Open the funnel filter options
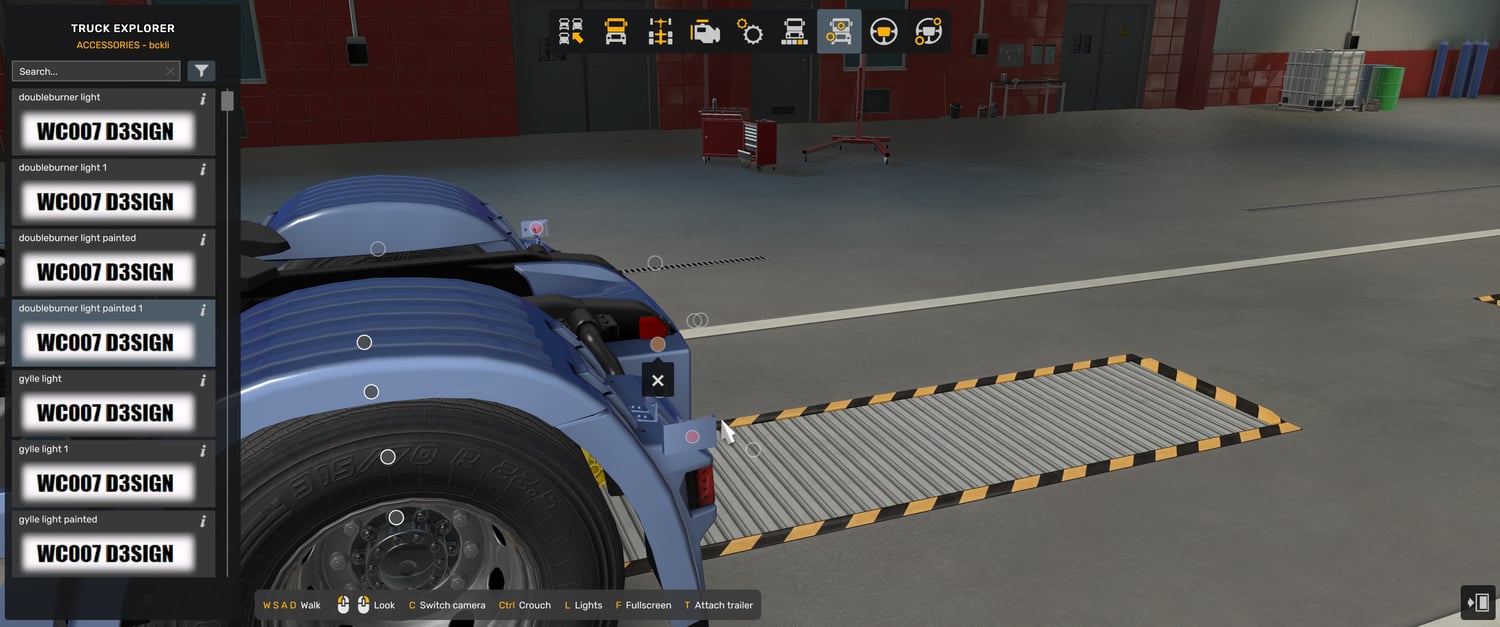Screen dimensions: 1500x627 point(202,71)
